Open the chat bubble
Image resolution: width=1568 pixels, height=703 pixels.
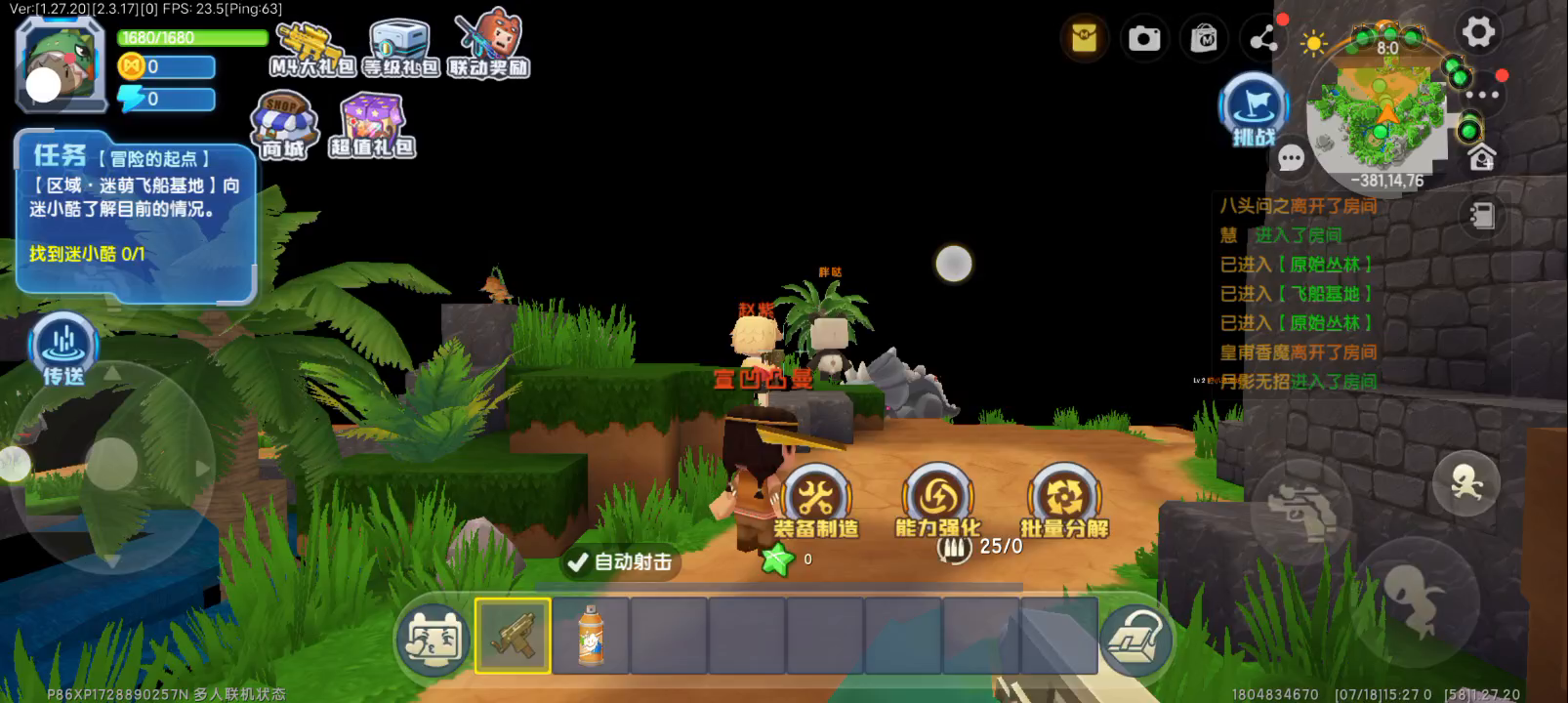click(1292, 158)
